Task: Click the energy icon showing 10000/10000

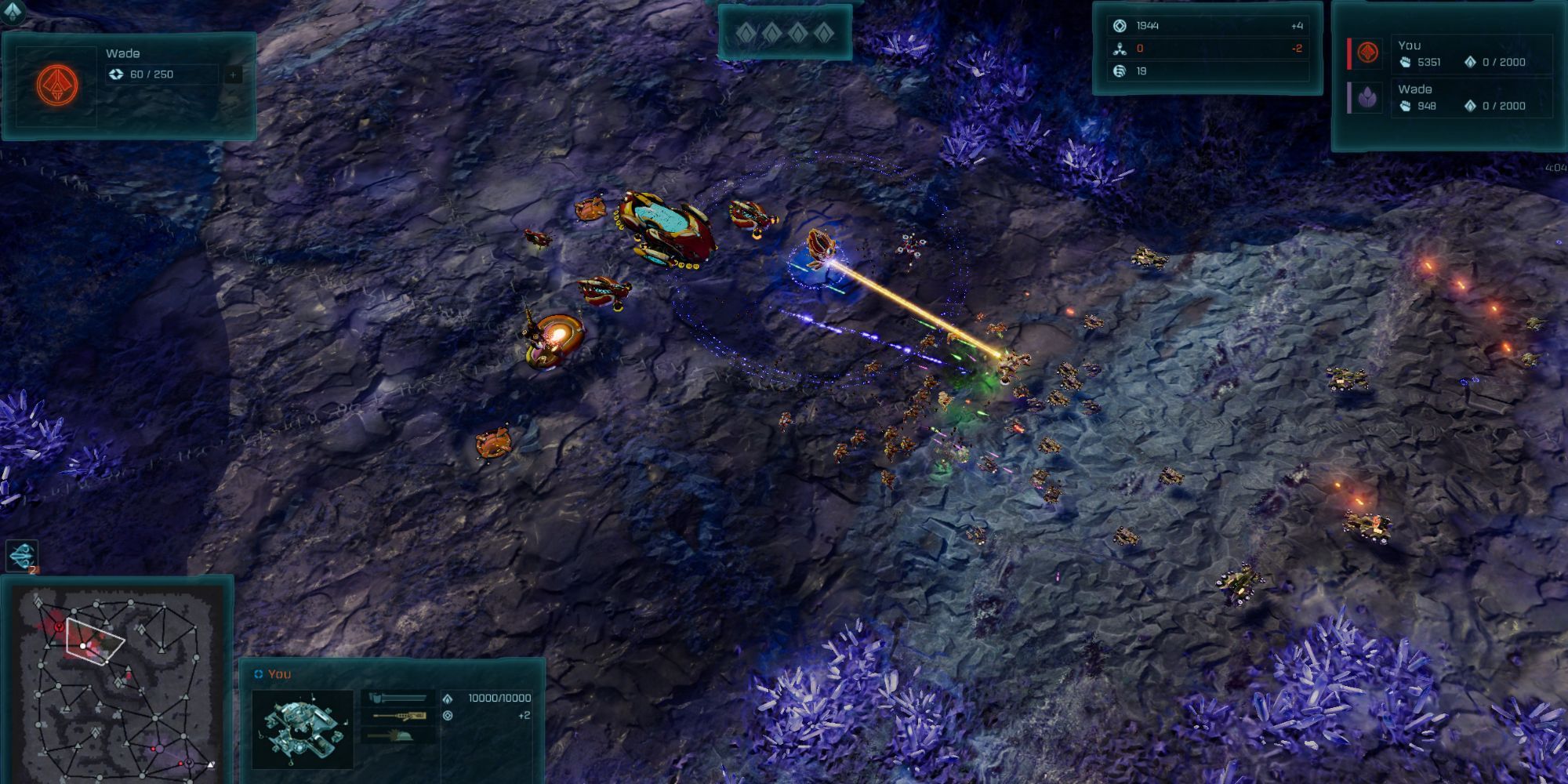Action: click(x=448, y=699)
